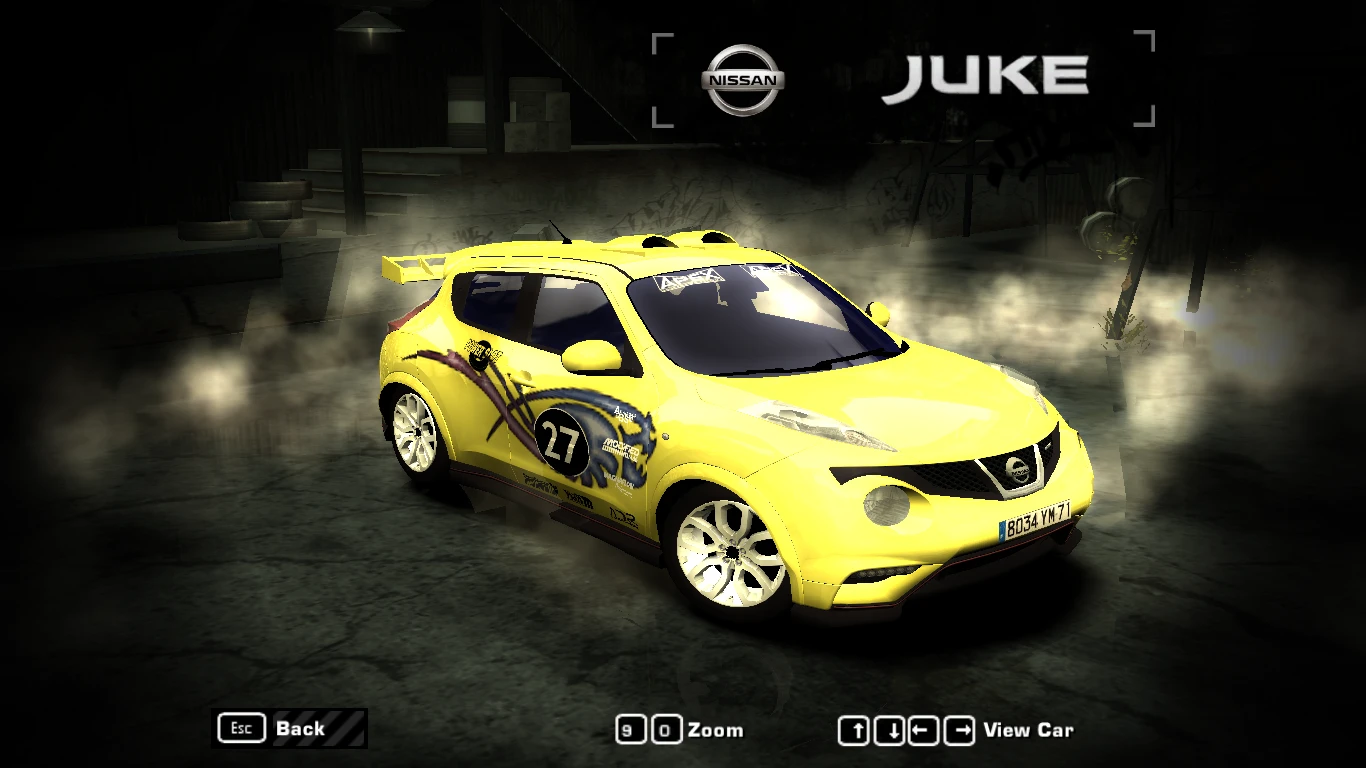
Task: Select the Nissan manufacturer badge
Action: pos(742,76)
